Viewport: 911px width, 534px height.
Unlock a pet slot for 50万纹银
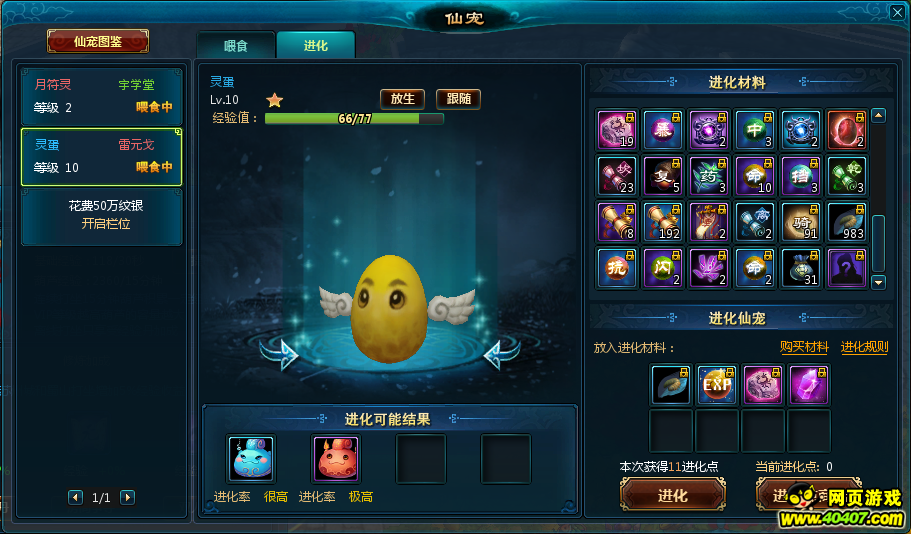point(102,215)
